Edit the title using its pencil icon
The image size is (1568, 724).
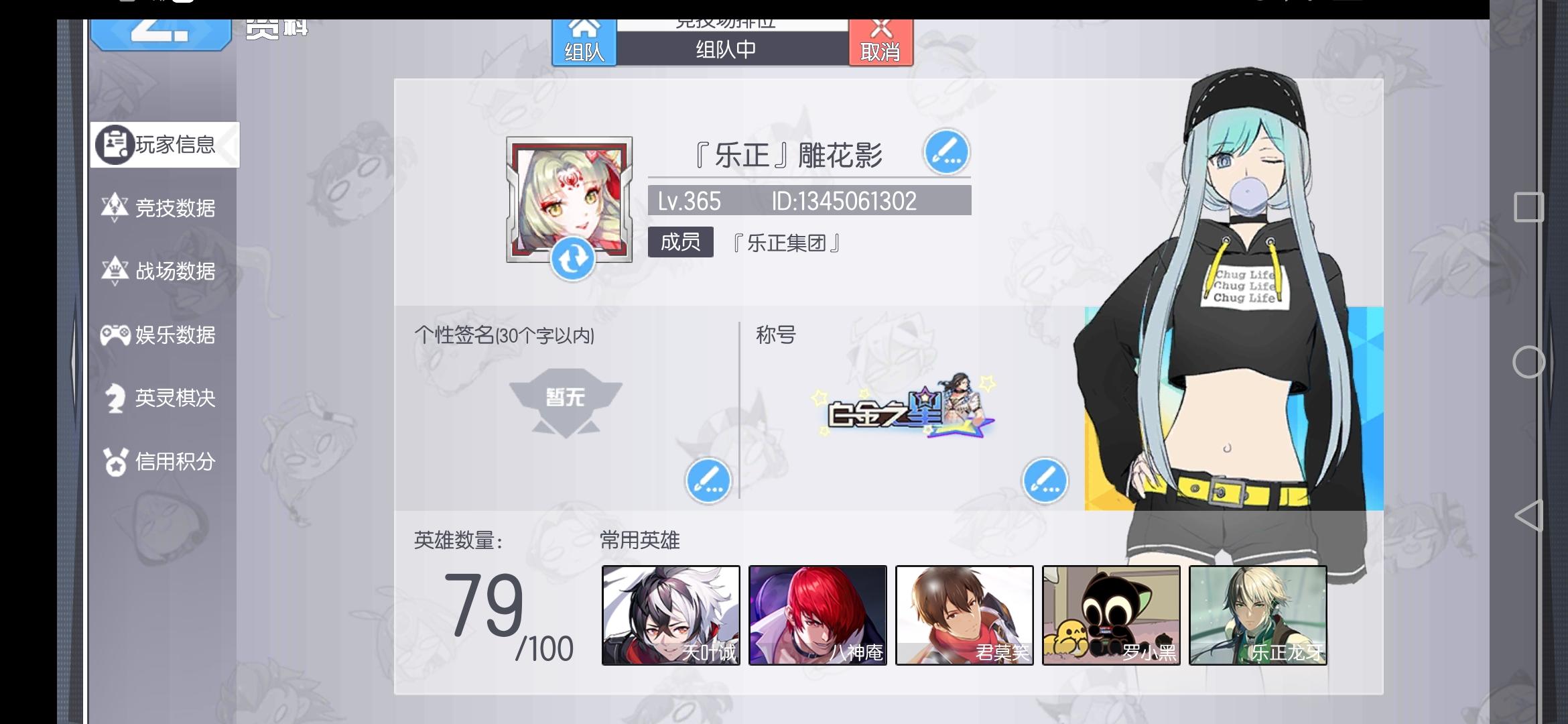click(x=1047, y=481)
